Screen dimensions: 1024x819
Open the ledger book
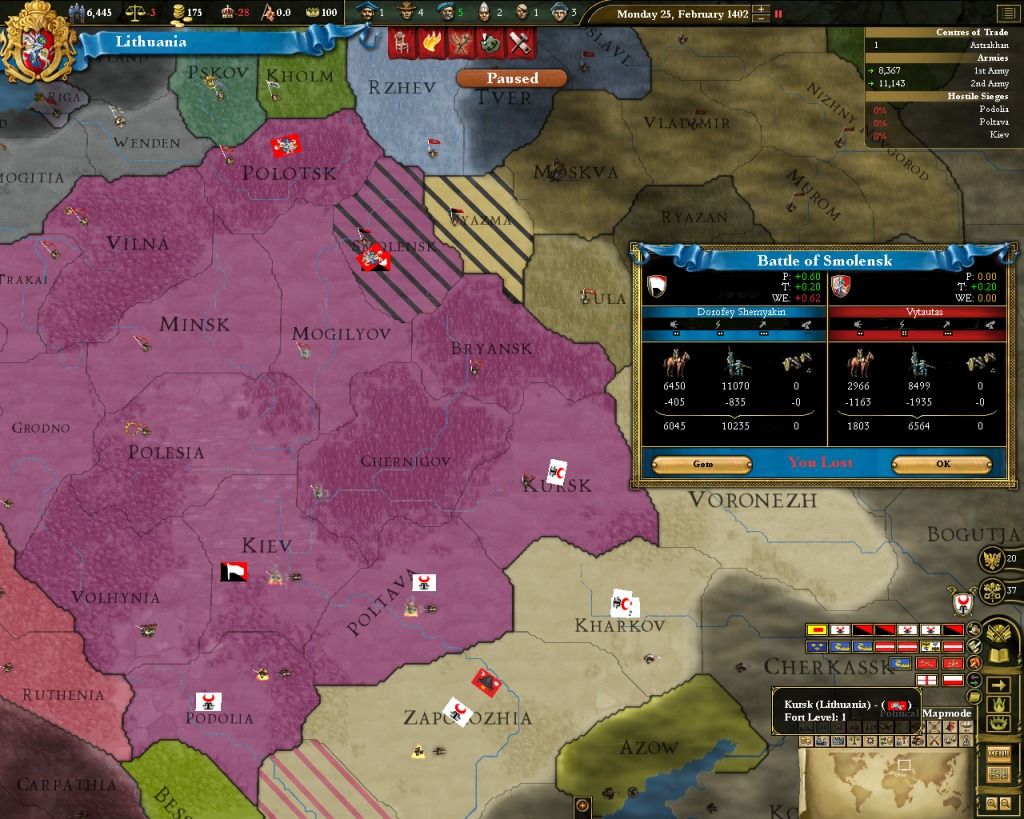(x=998, y=657)
